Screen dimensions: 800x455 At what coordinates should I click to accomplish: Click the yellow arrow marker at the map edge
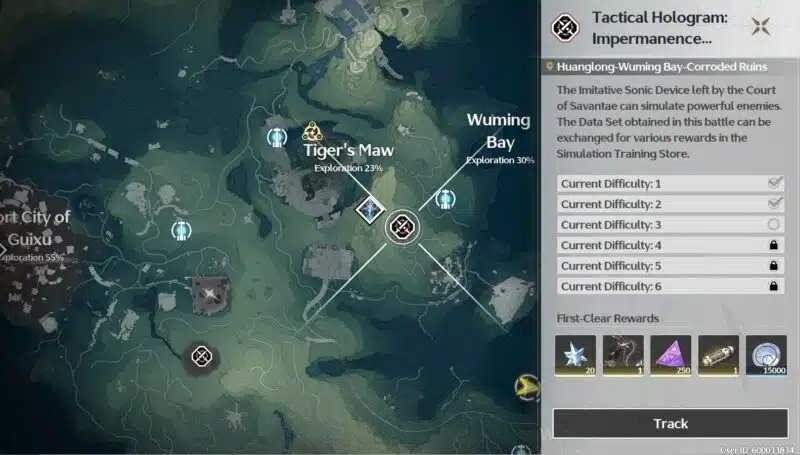524,387
